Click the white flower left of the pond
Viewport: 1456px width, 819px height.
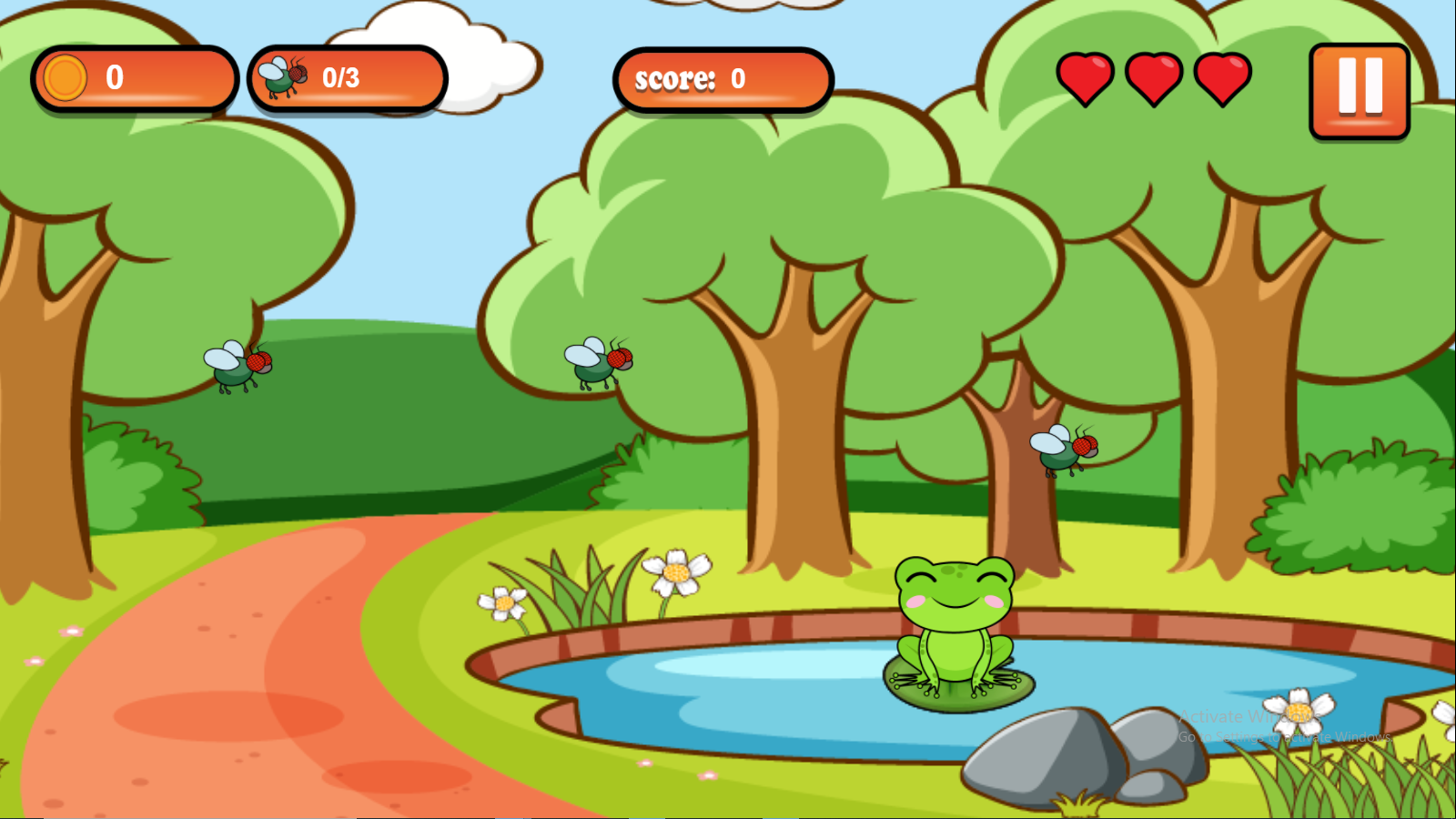tap(504, 602)
